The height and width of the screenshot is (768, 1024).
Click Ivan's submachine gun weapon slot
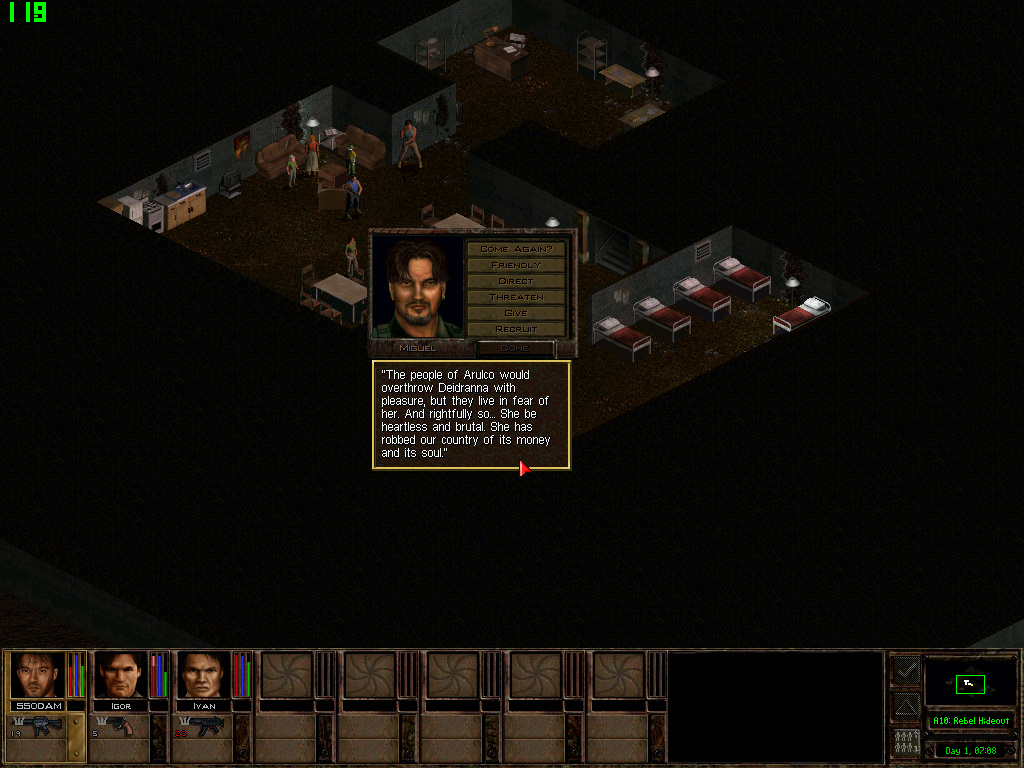point(204,727)
